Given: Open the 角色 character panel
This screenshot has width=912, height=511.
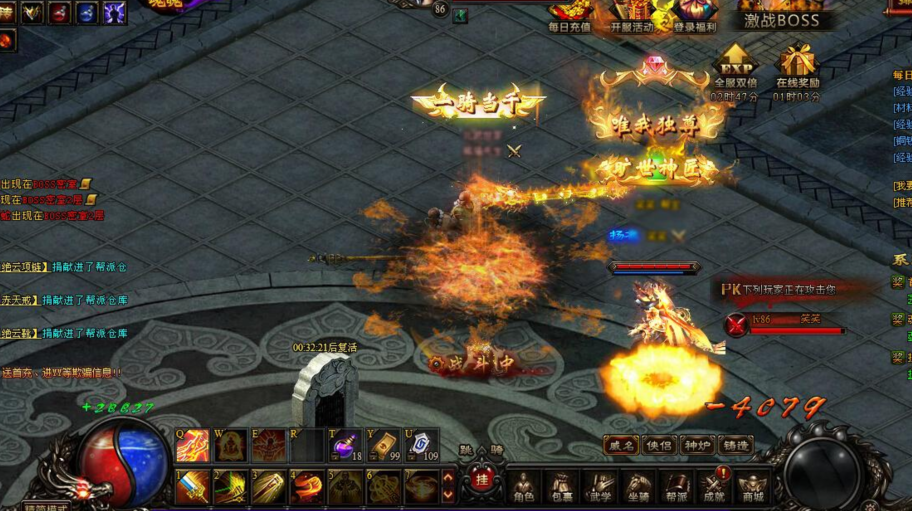Looking at the screenshot, I should pos(524,485).
